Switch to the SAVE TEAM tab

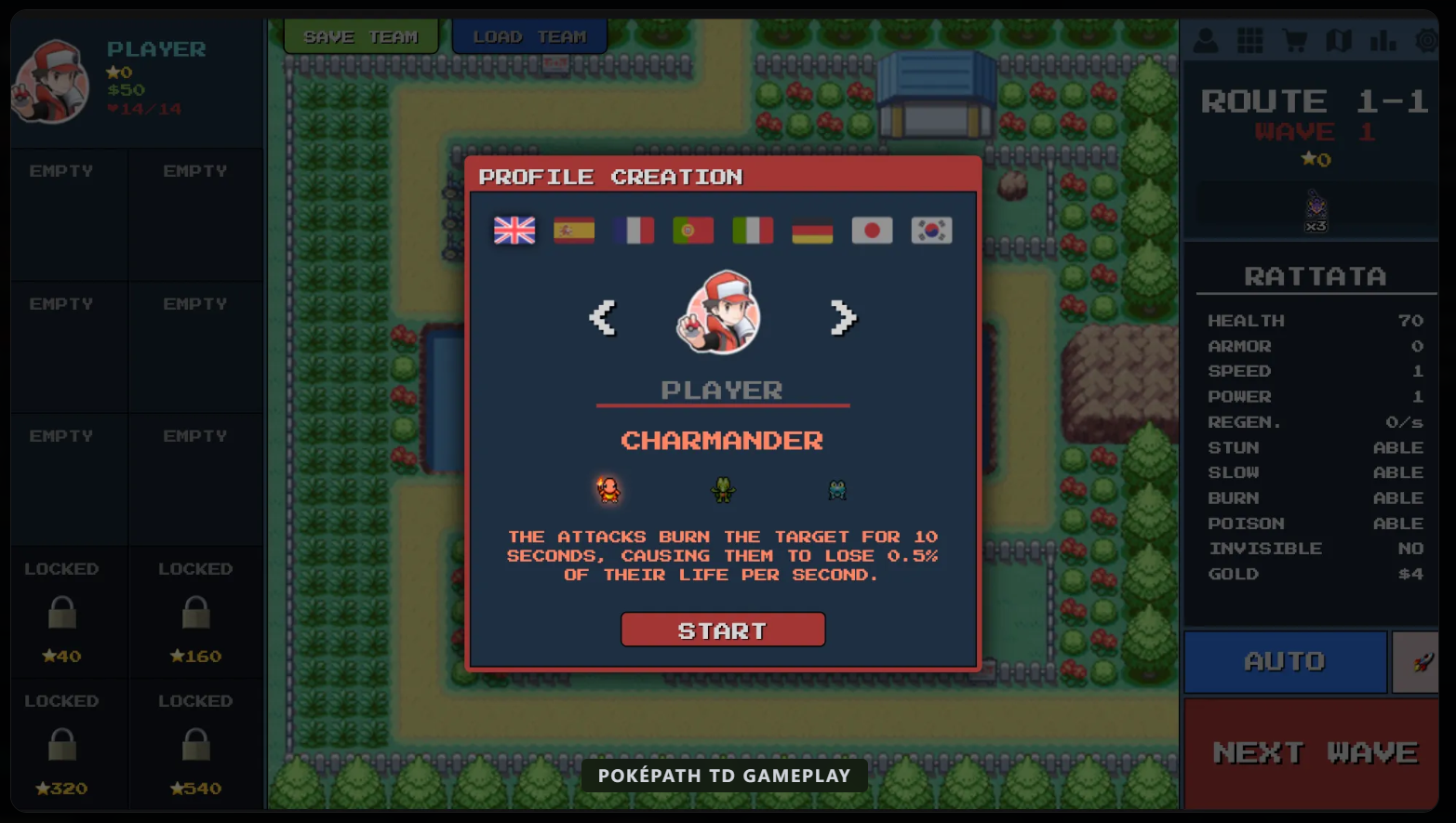click(x=360, y=35)
